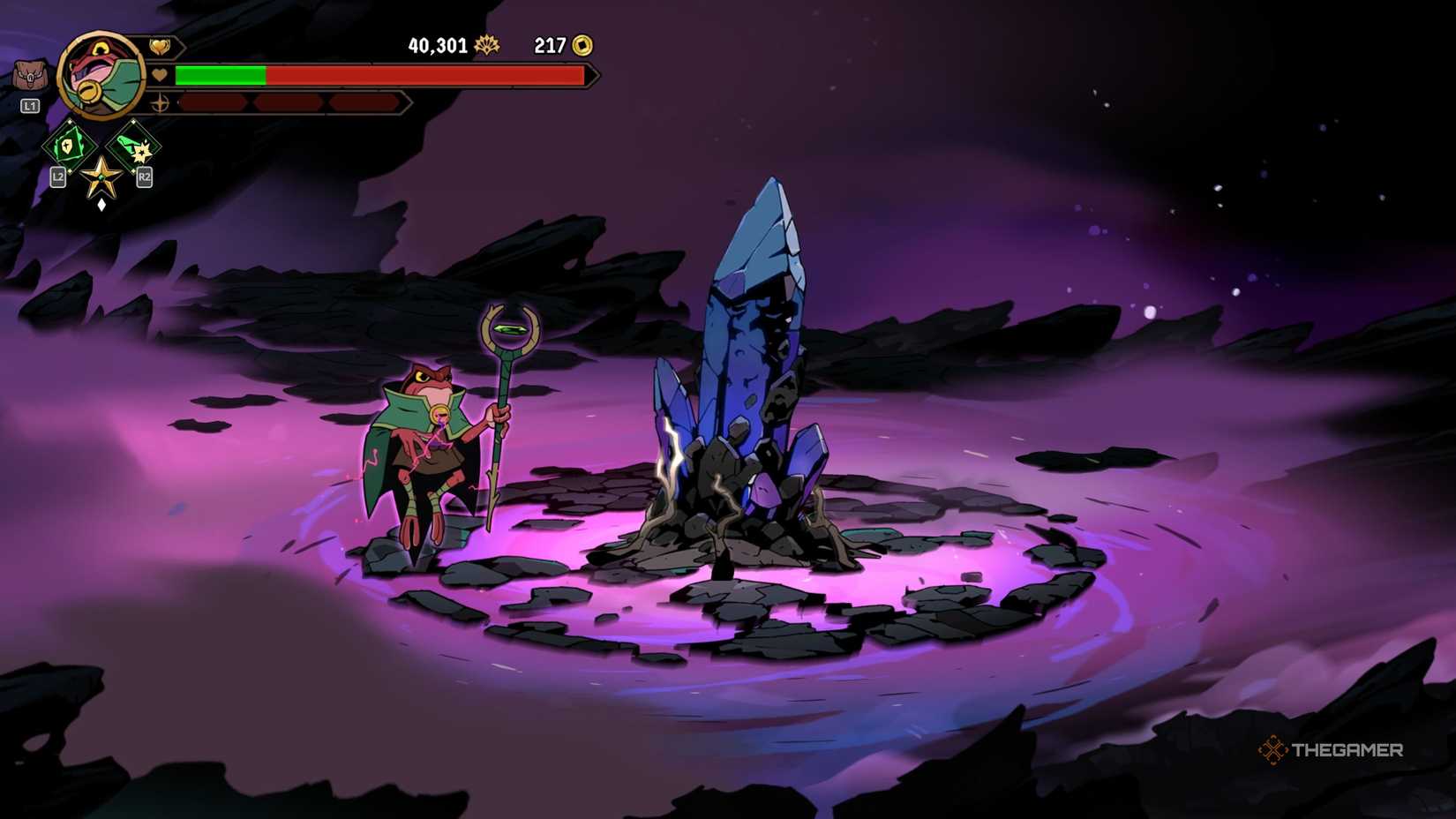Select the coin icon beside 217
The image size is (1456, 819).
pos(582,45)
